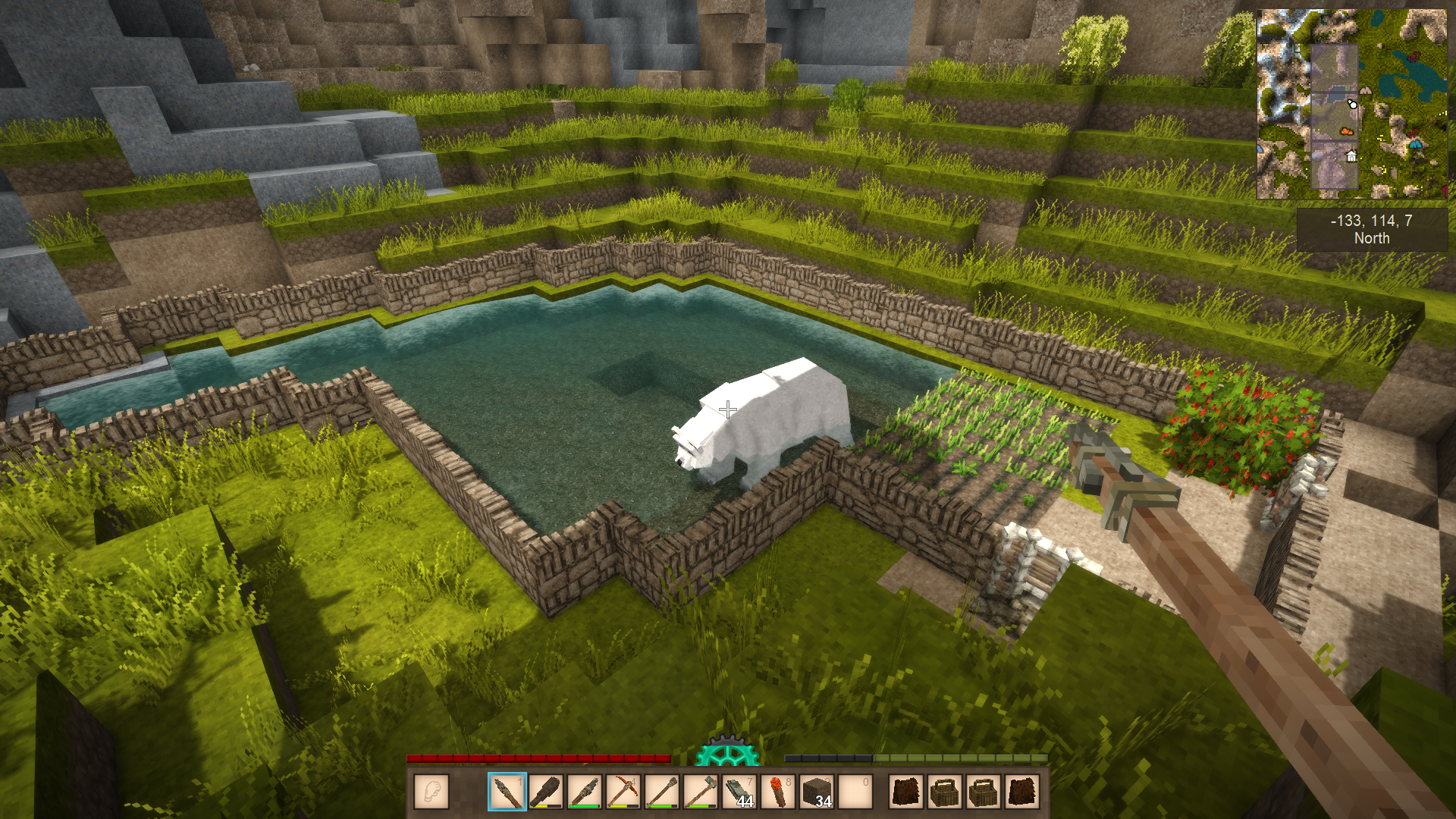Pick the flint stack of 44
This screenshot has height=819, width=1456.
click(740, 792)
